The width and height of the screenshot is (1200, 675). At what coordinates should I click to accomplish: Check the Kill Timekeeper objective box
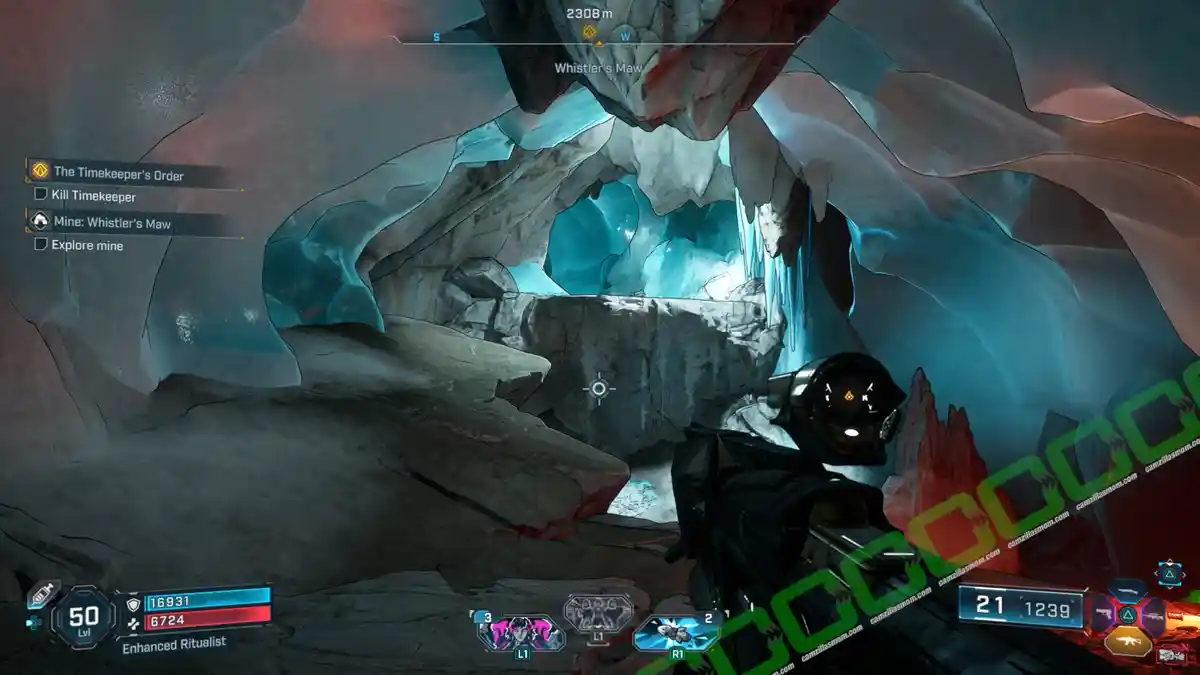[x=41, y=196]
